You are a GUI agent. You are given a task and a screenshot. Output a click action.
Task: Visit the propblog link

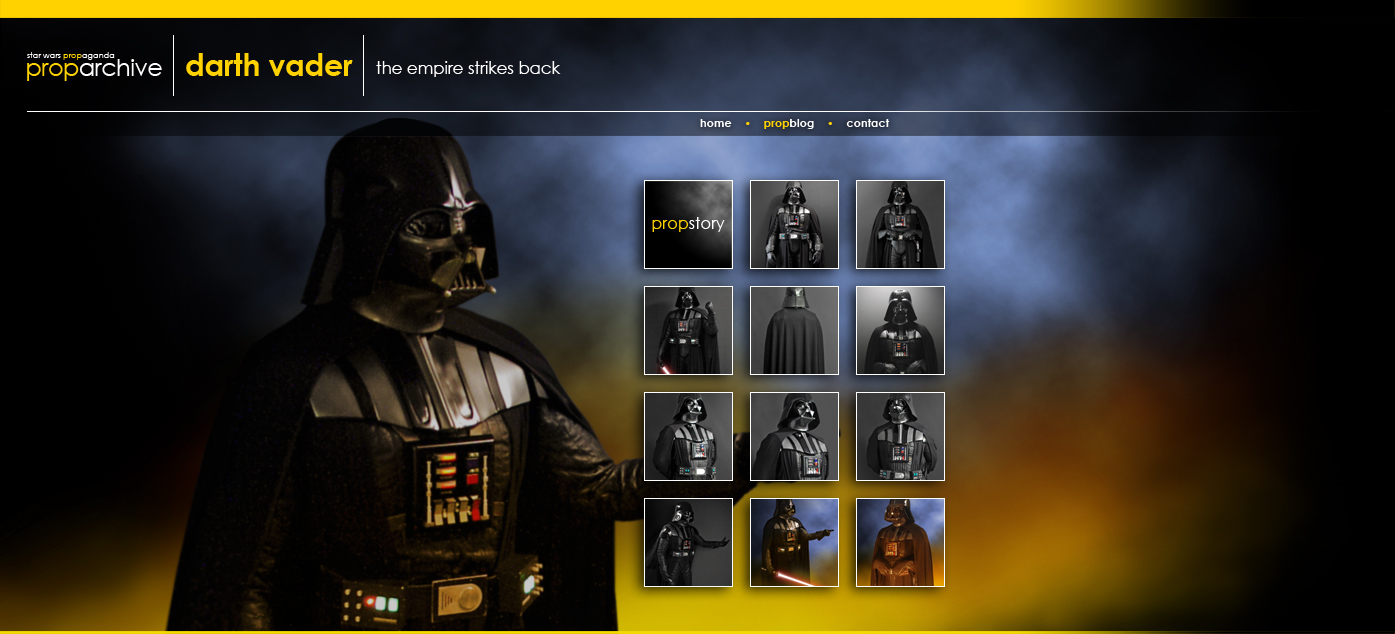pos(788,124)
